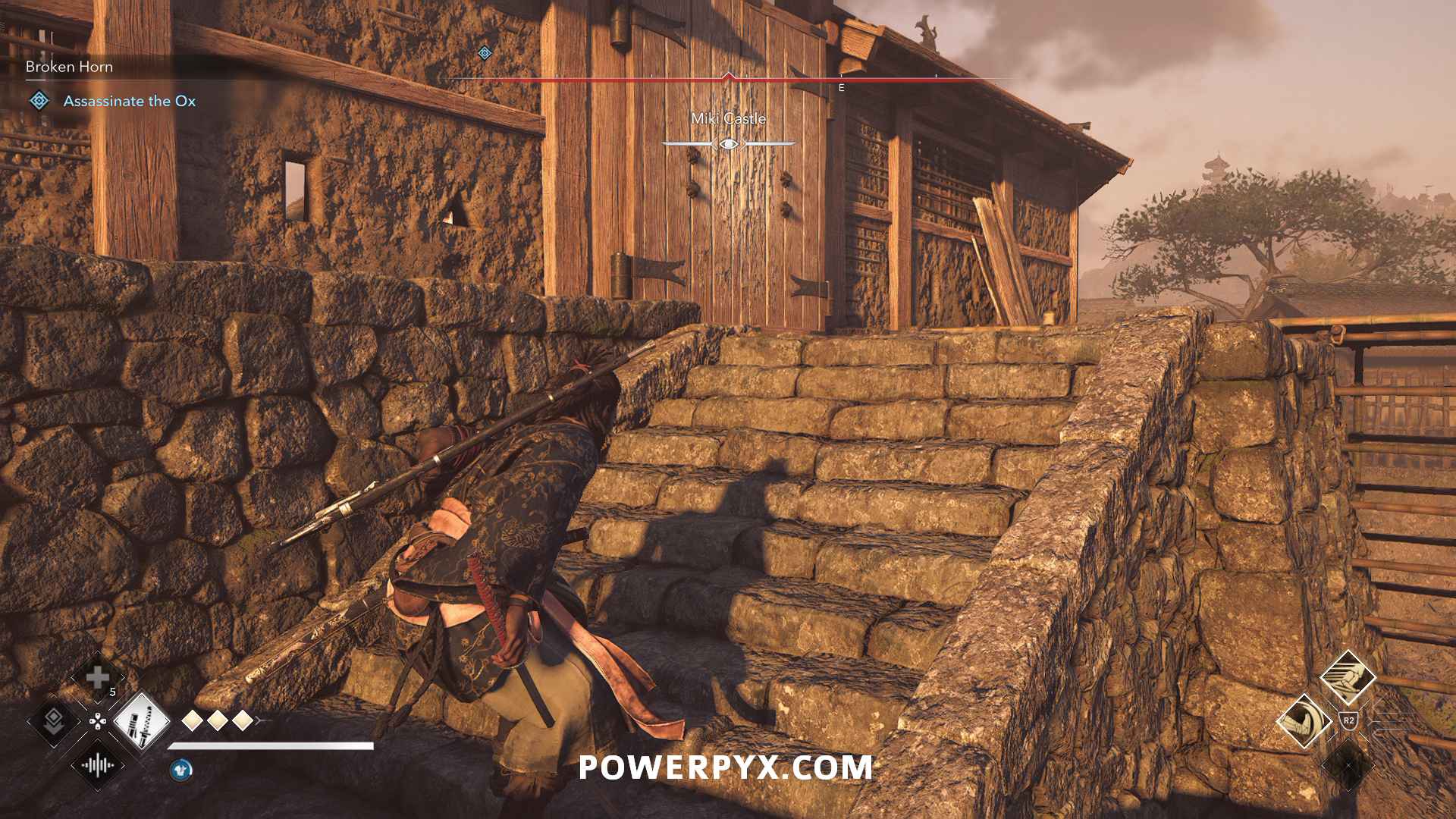
Task: Activate the weapon swap sword slot
Action: pos(141,720)
